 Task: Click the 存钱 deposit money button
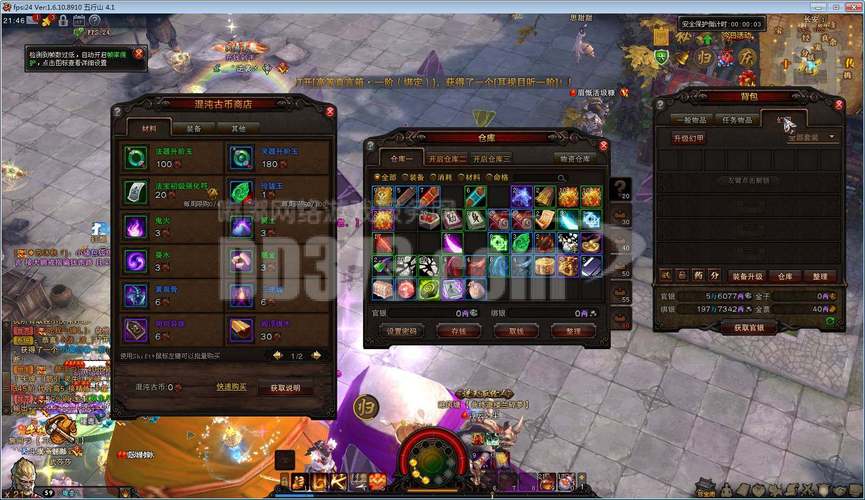click(459, 331)
